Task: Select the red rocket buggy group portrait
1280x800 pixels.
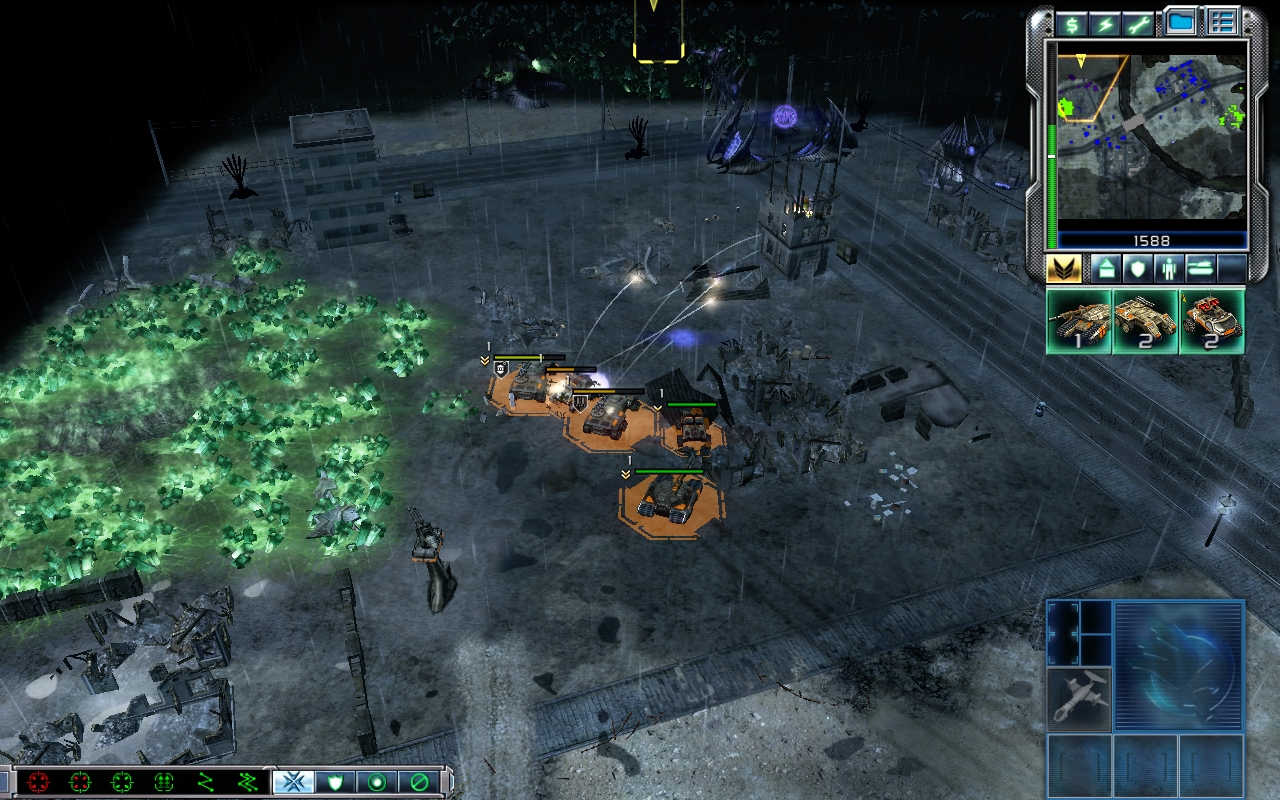Action: tap(1212, 321)
